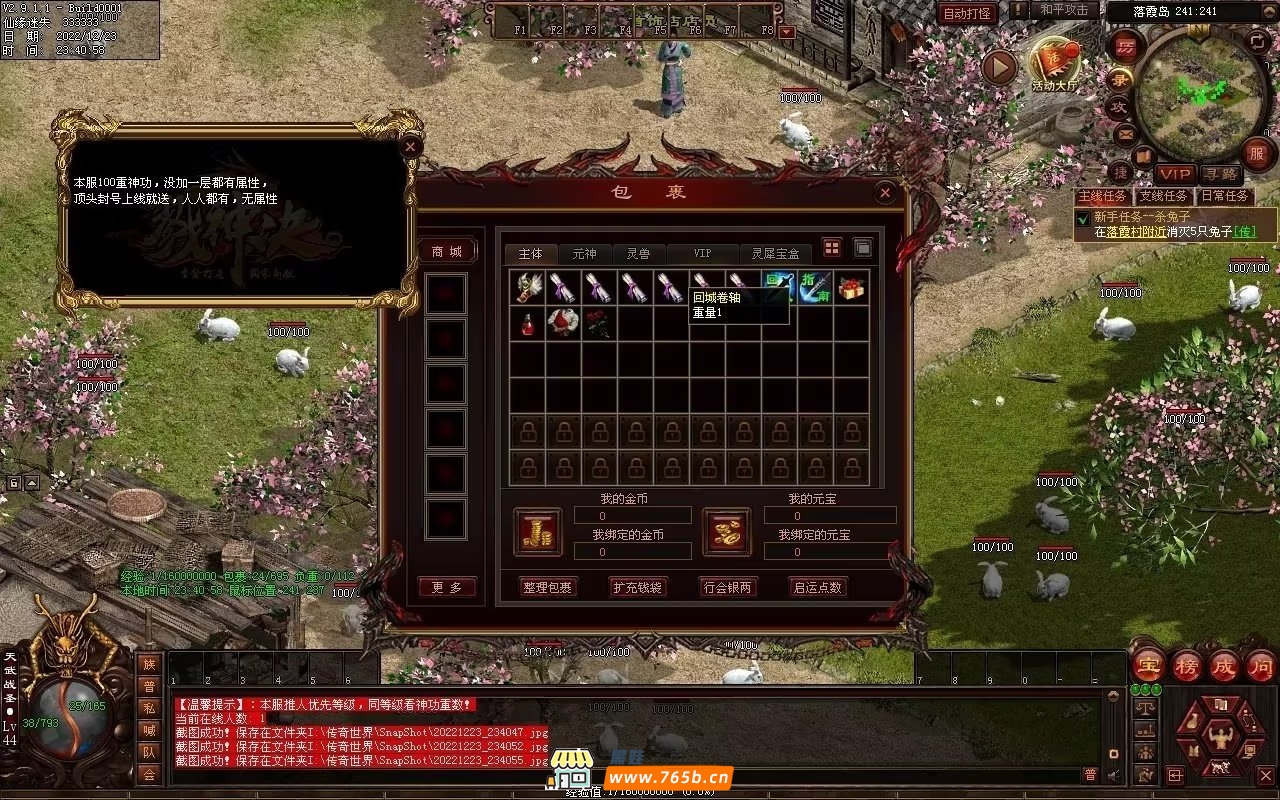Select the gift box item in the bag
Image resolution: width=1280 pixels, height=800 pixels.
[851, 288]
